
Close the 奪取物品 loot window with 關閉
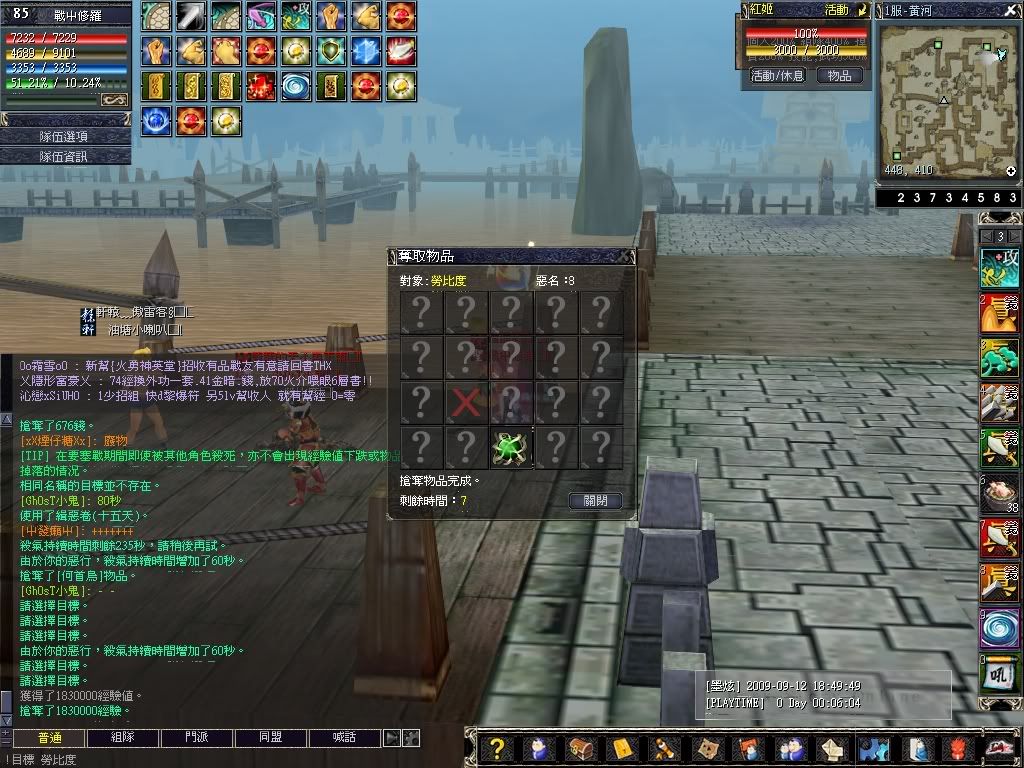(595, 500)
